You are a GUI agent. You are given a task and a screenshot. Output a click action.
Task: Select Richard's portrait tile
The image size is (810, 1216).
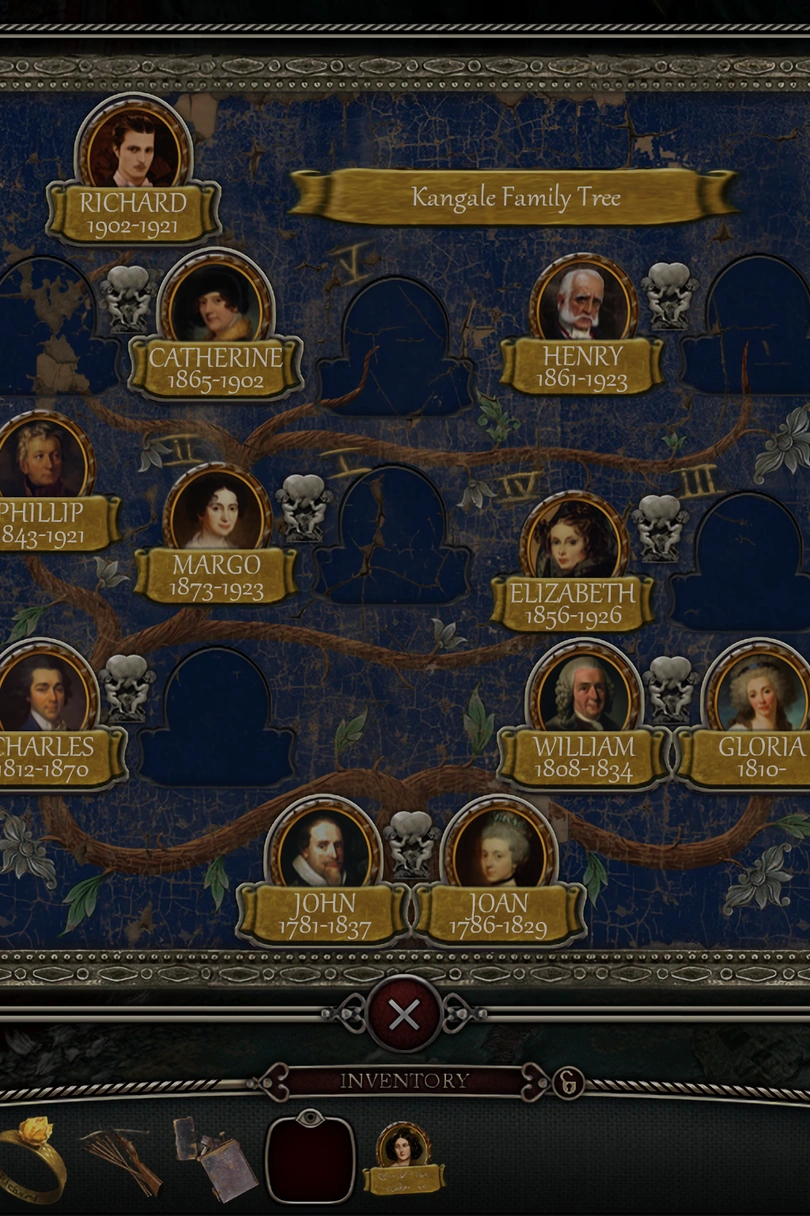(x=134, y=150)
